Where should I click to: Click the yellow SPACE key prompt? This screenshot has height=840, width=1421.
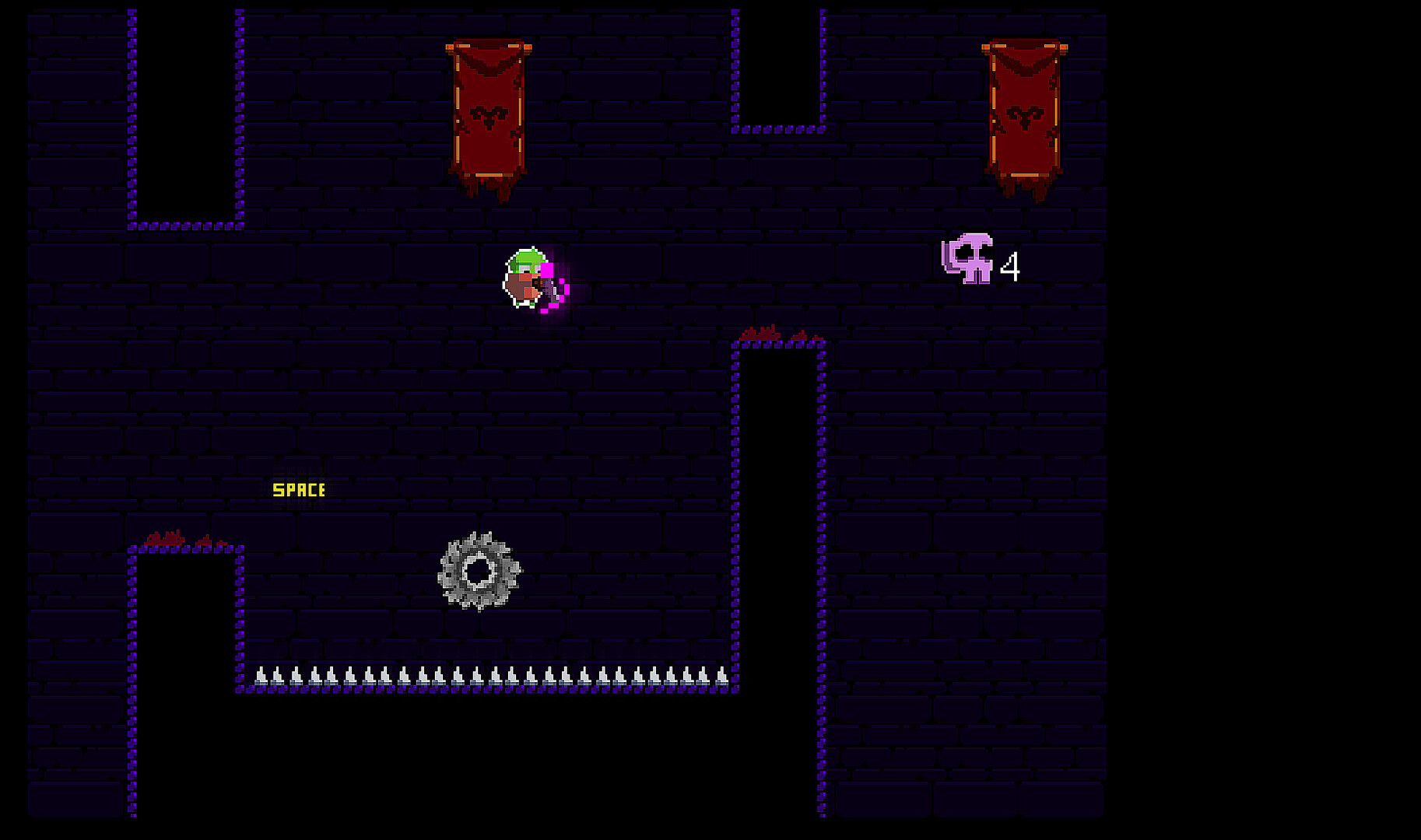tap(298, 490)
